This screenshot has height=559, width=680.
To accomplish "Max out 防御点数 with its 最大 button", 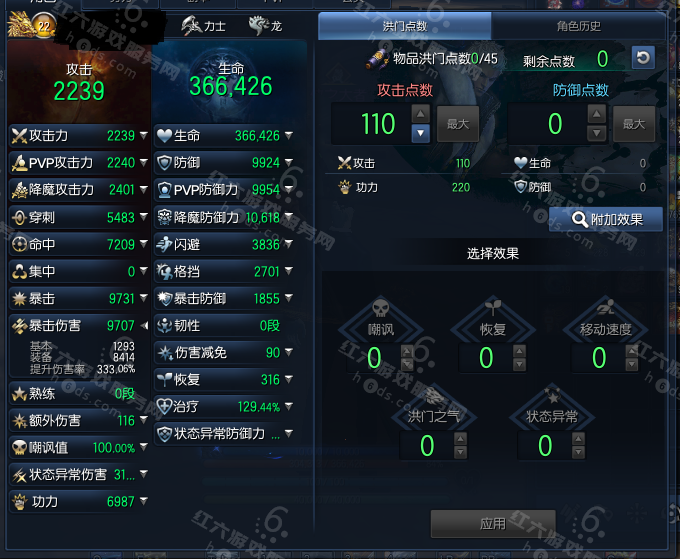I will pyautogui.click(x=633, y=124).
